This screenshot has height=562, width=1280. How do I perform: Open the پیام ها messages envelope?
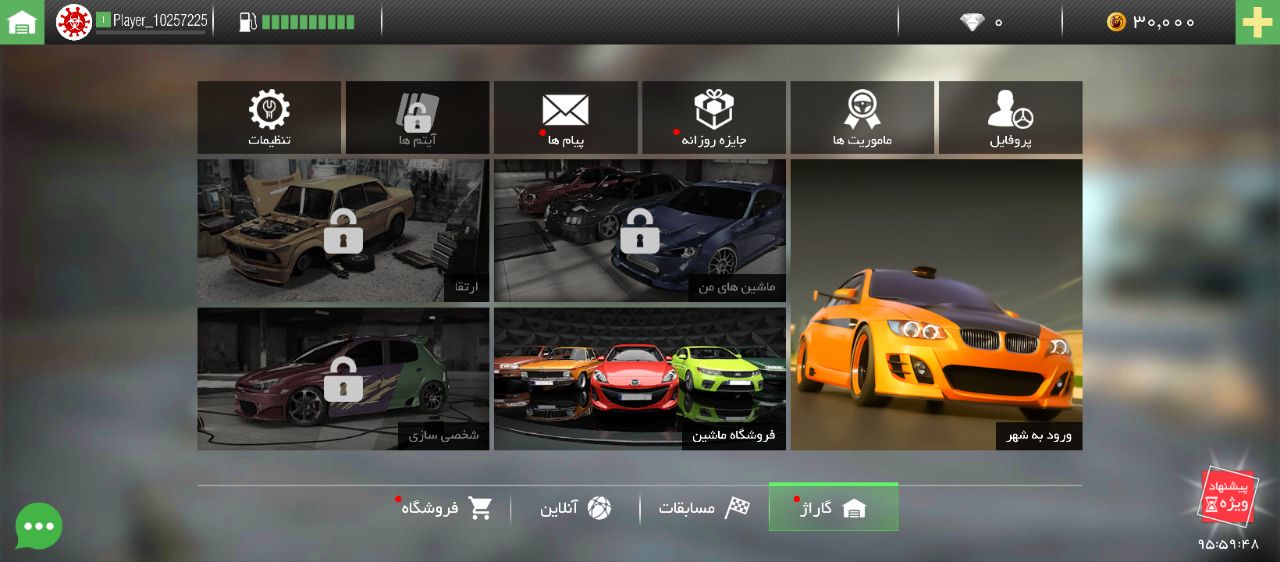click(x=565, y=117)
